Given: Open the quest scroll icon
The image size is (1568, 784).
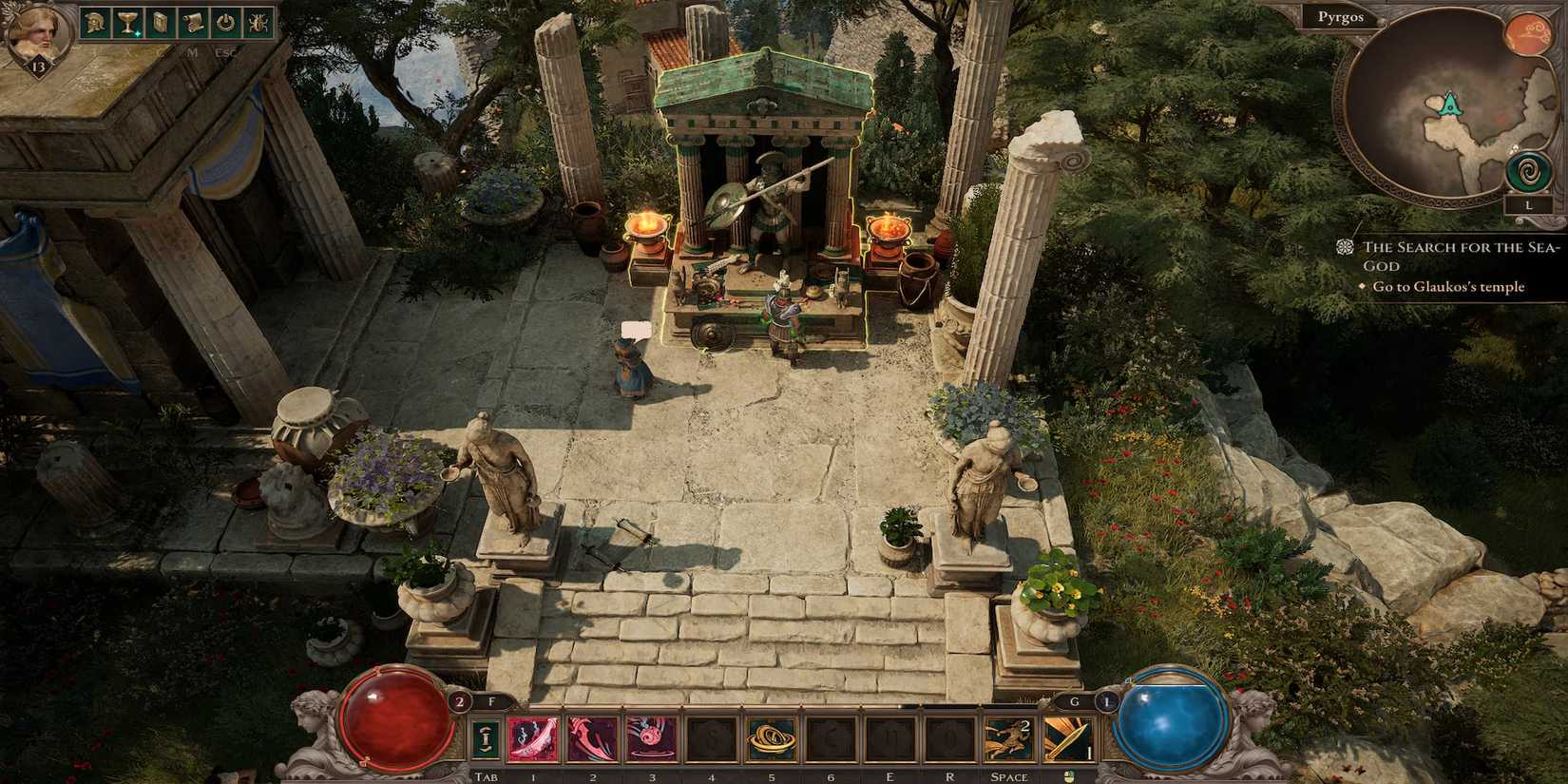Looking at the screenshot, I should [x=192, y=24].
